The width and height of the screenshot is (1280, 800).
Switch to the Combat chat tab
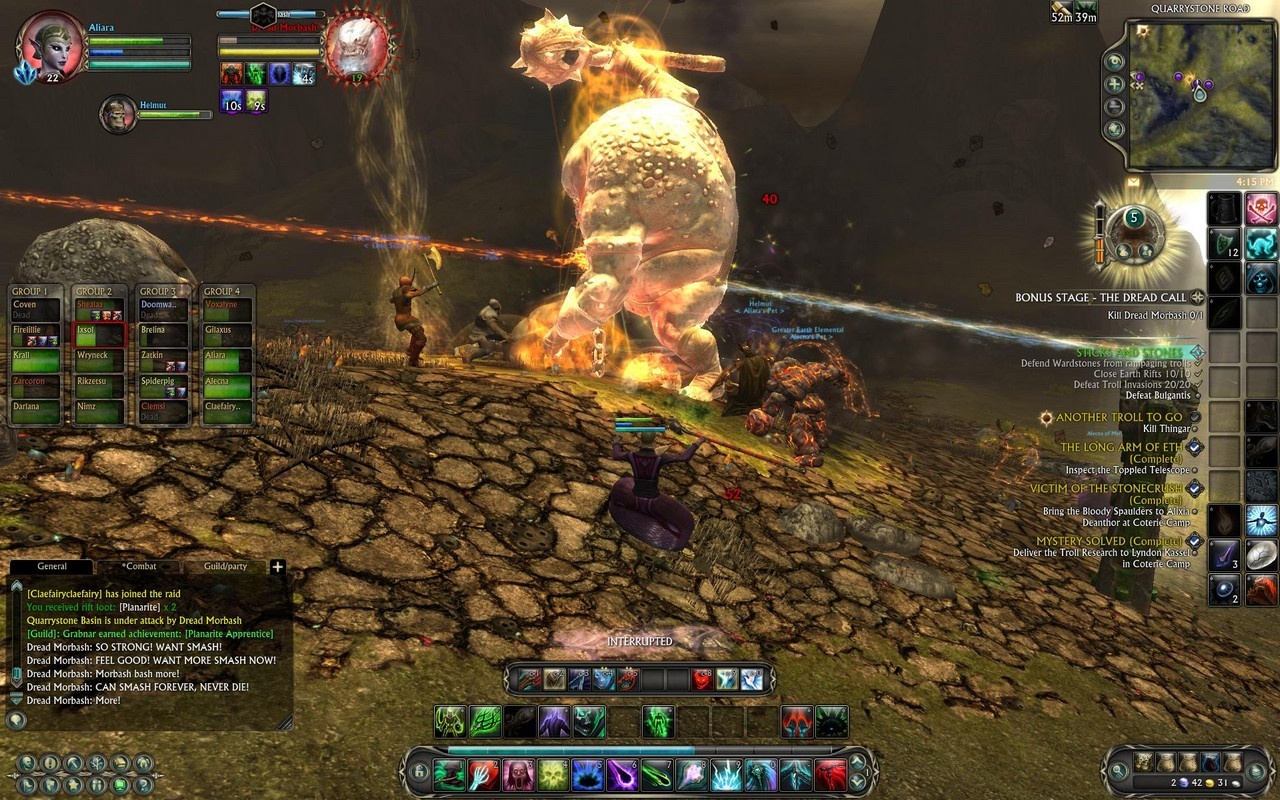coord(140,566)
